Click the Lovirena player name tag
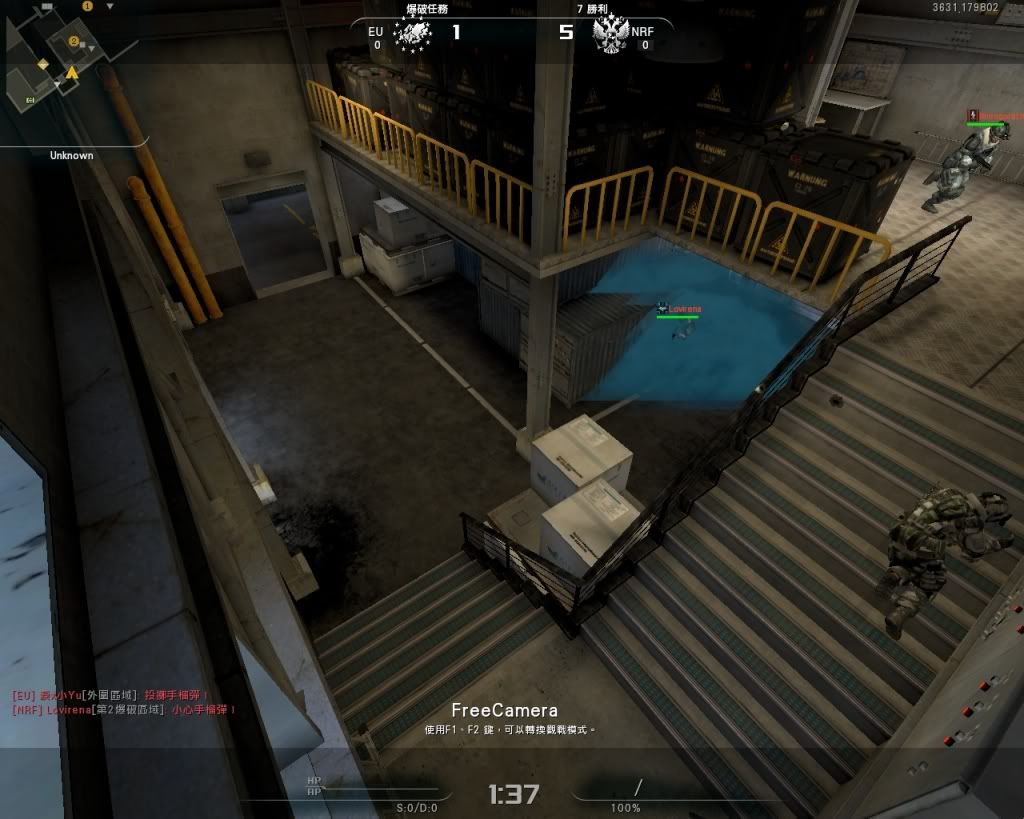The height and width of the screenshot is (819, 1024). [x=684, y=309]
